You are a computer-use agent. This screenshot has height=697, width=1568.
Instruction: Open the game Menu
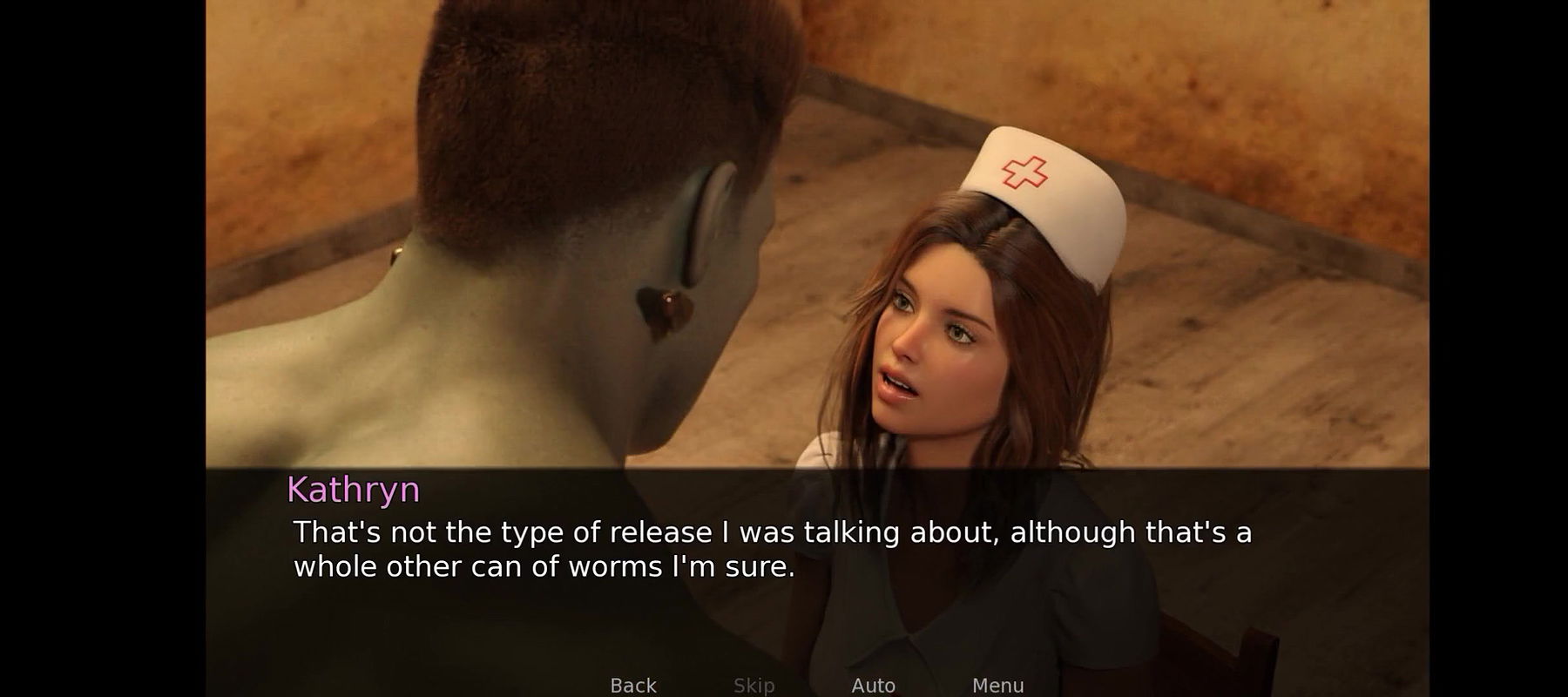997,685
